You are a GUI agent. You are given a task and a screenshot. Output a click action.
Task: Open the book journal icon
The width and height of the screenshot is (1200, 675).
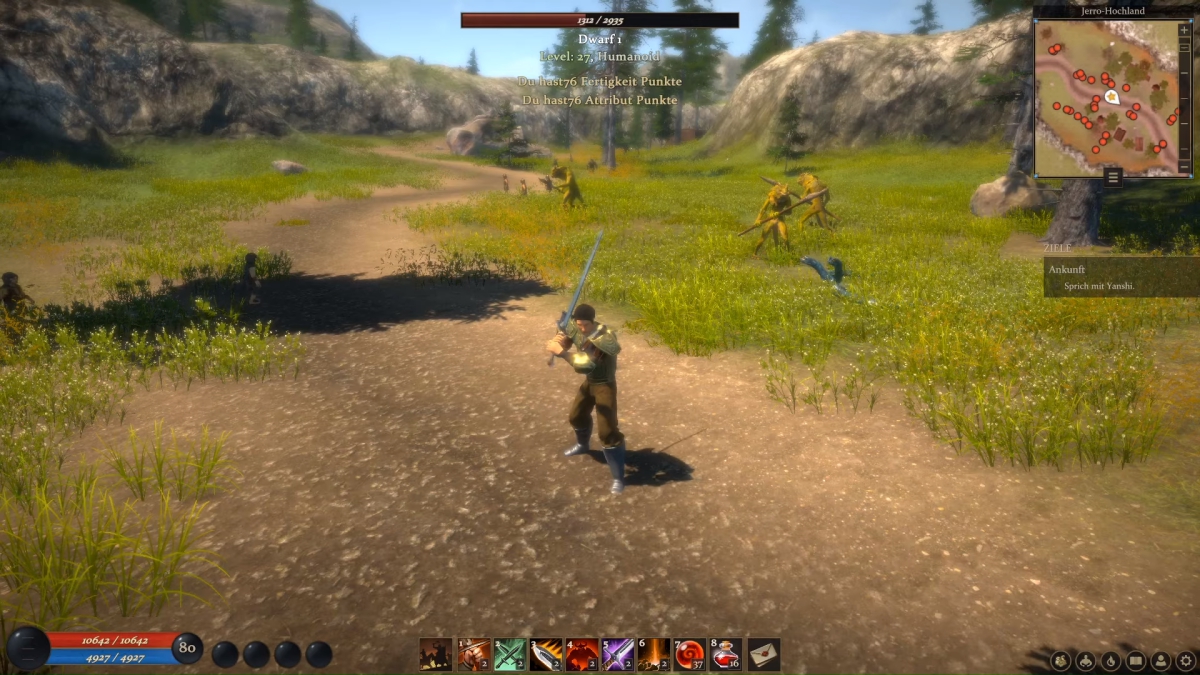pyautogui.click(x=1136, y=660)
